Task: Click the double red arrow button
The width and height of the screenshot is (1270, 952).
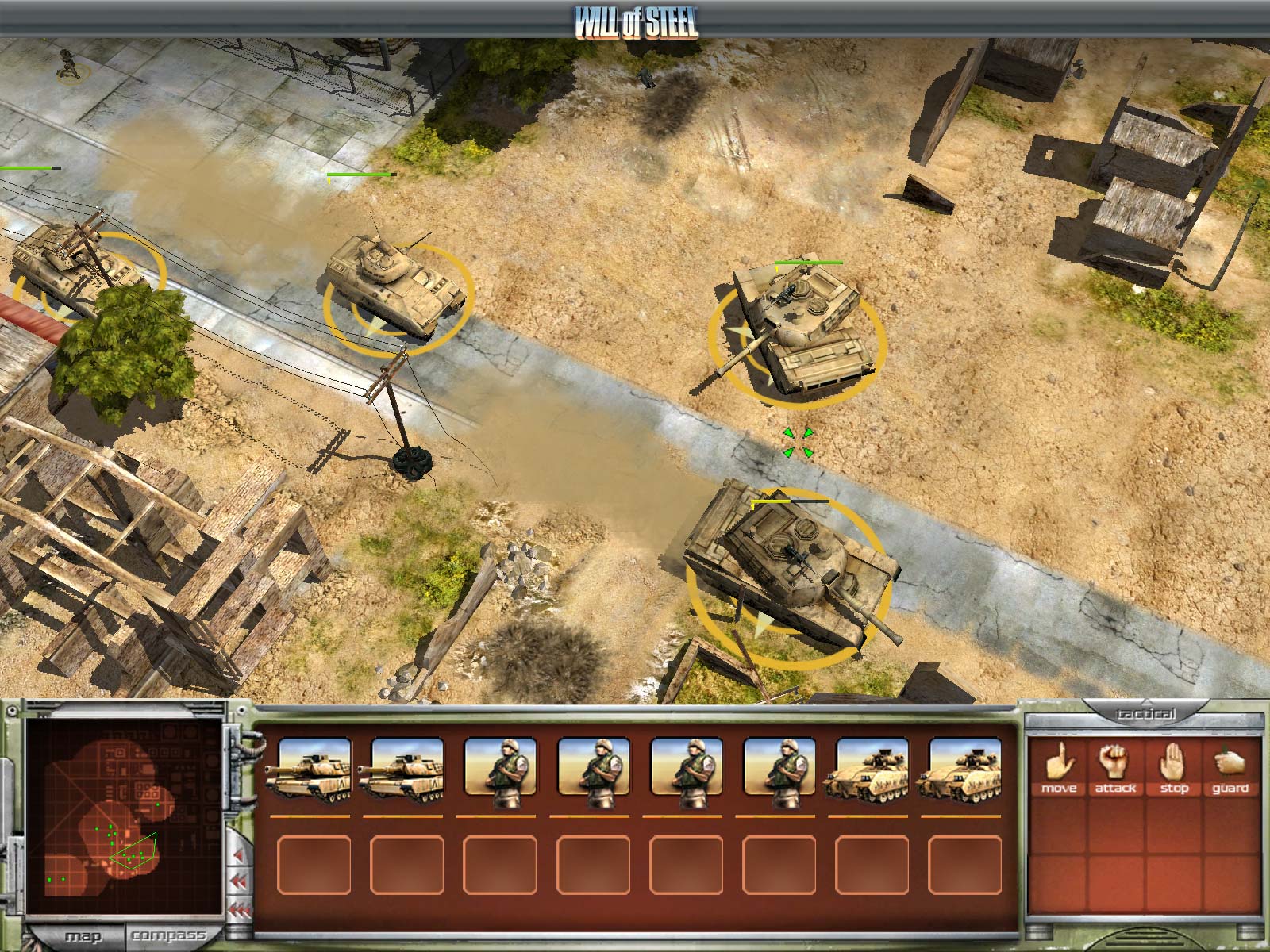Action: click(x=238, y=881)
